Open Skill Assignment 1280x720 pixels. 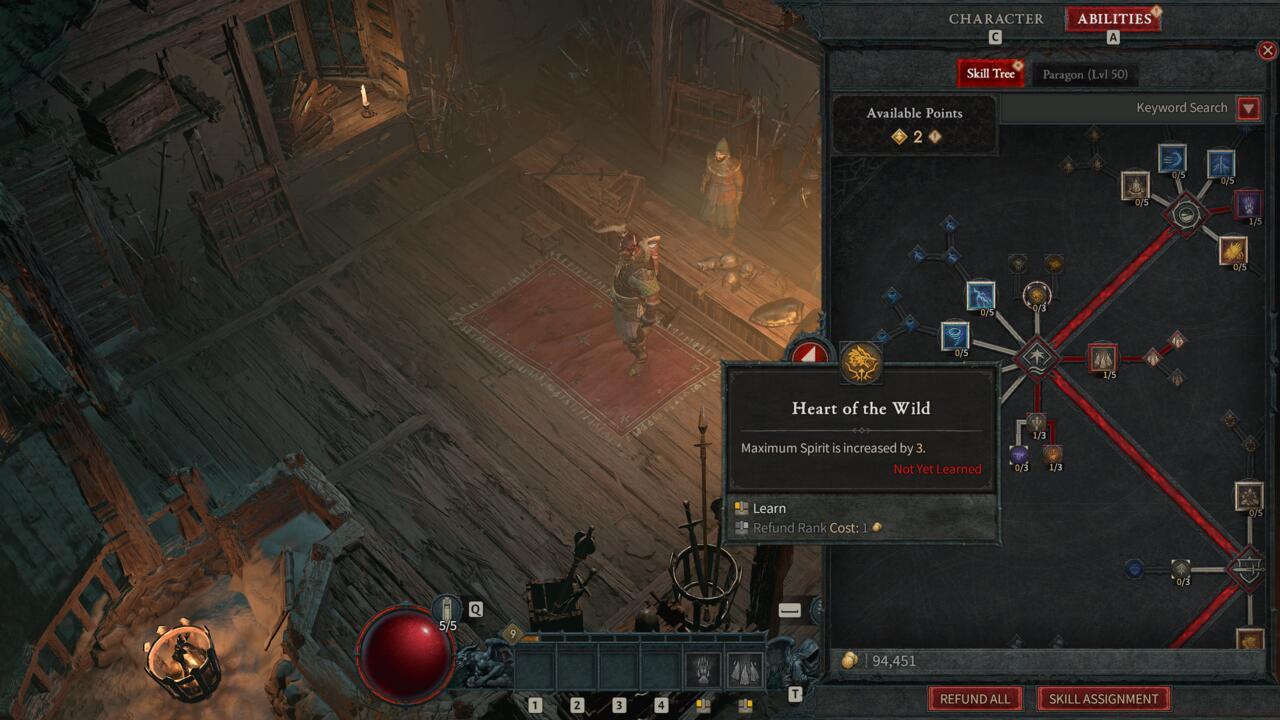(x=1103, y=699)
